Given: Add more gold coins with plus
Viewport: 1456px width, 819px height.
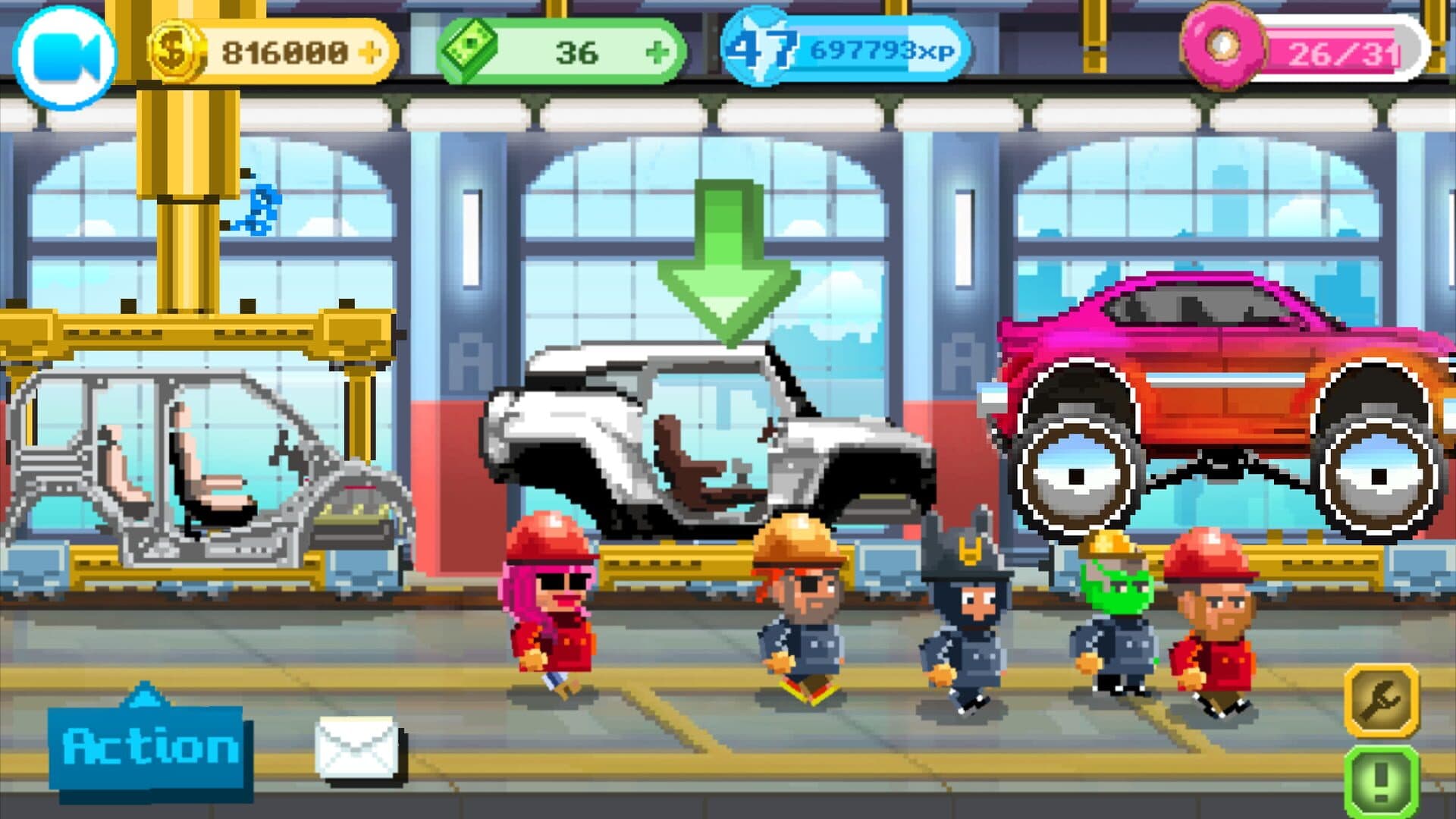Looking at the screenshot, I should click(x=371, y=52).
